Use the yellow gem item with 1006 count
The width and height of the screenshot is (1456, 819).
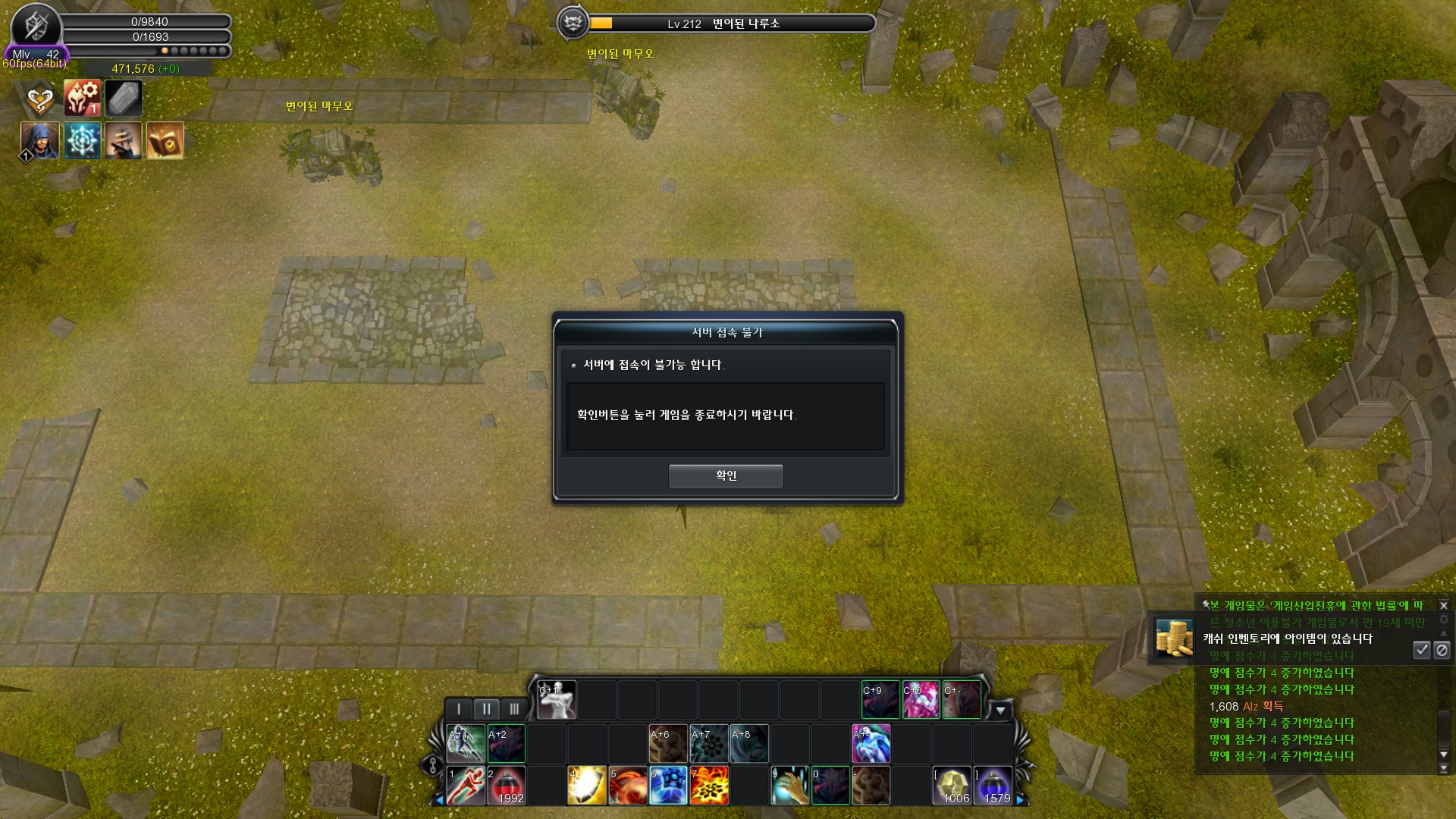(x=952, y=785)
